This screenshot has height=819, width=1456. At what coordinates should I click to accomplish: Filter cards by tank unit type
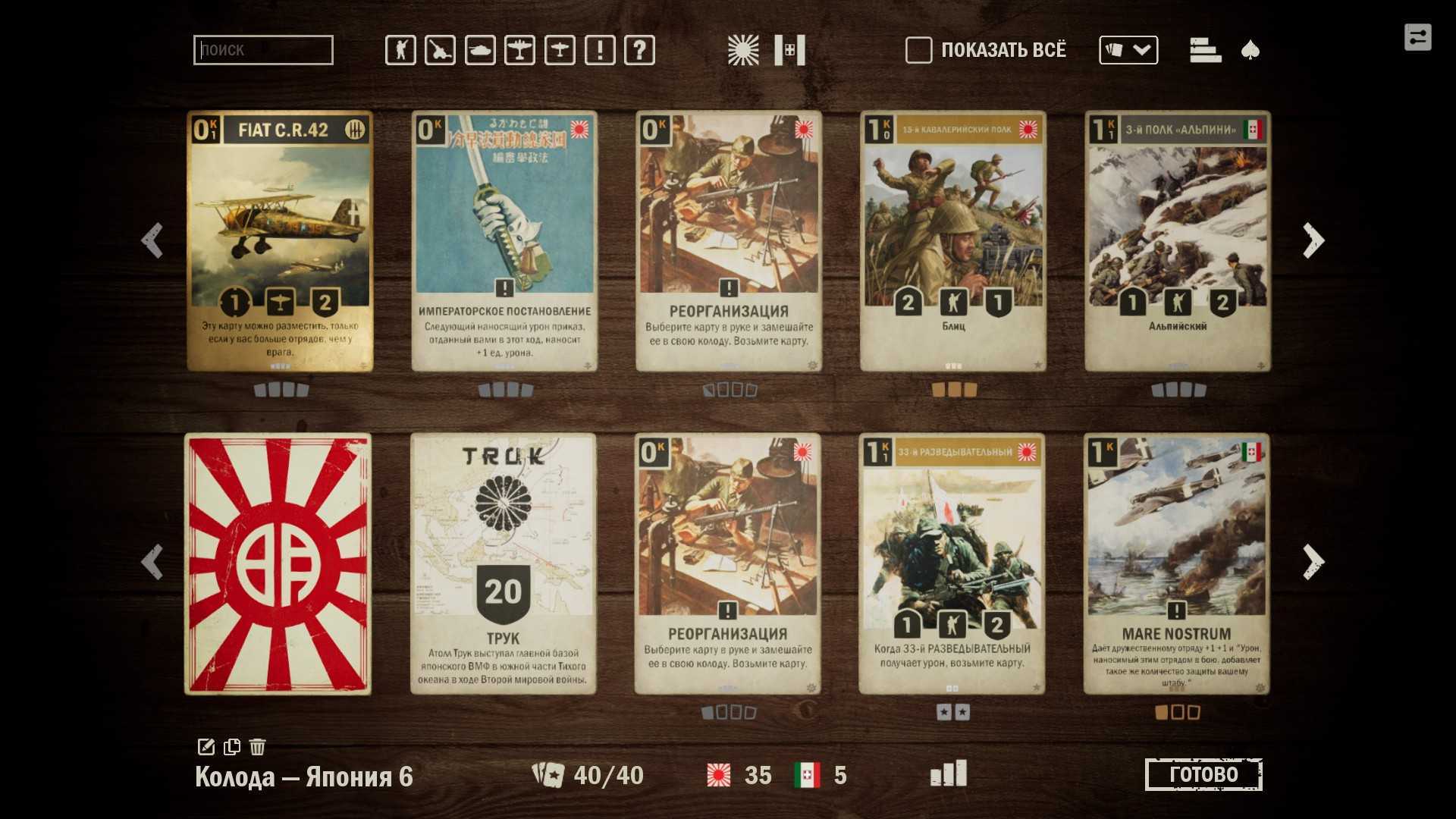pos(480,51)
